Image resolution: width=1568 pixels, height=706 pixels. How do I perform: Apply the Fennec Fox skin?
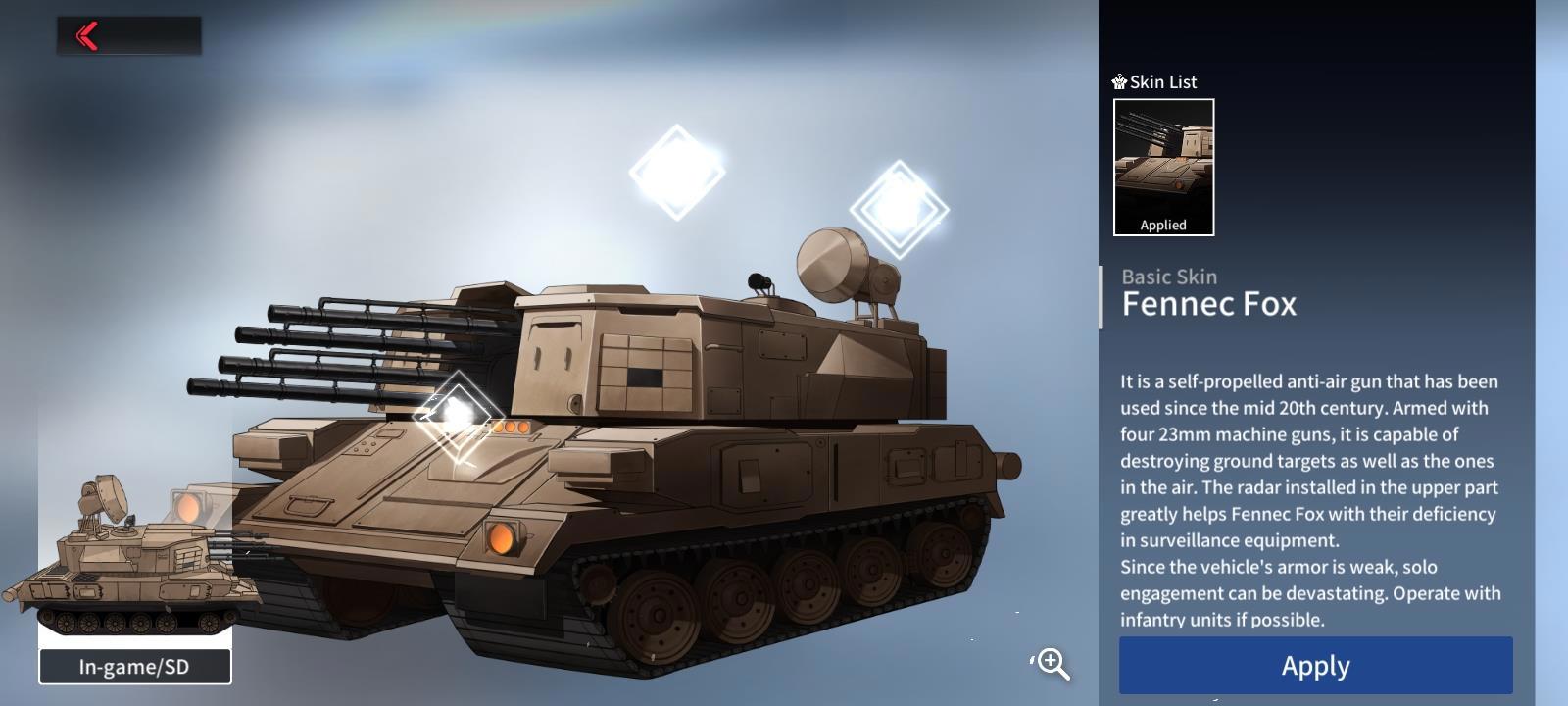click(x=1315, y=666)
